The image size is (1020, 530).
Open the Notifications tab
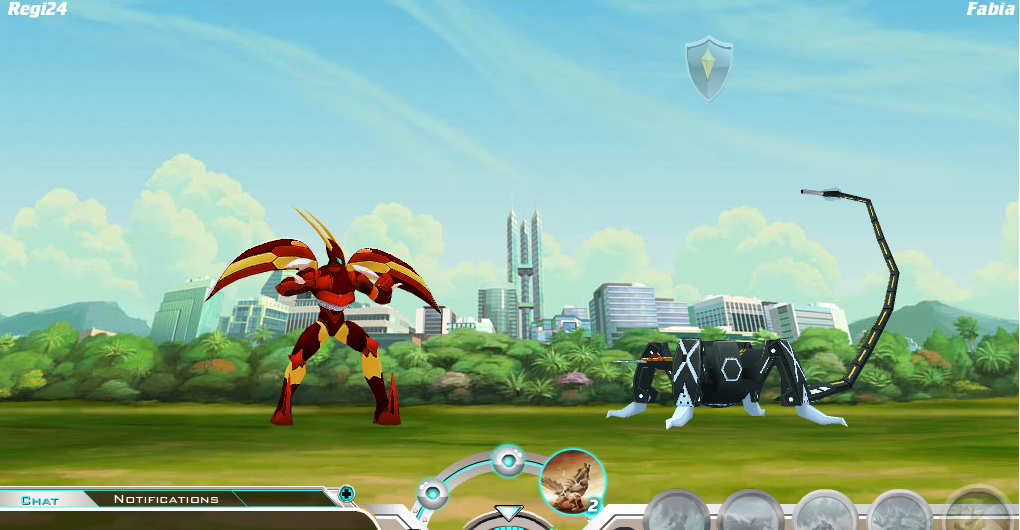click(166, 499)
